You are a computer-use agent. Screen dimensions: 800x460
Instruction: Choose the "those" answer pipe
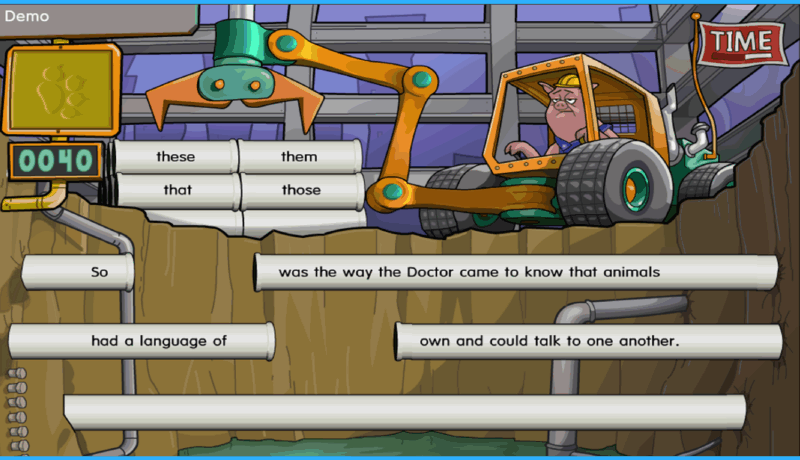click(301, 190)
